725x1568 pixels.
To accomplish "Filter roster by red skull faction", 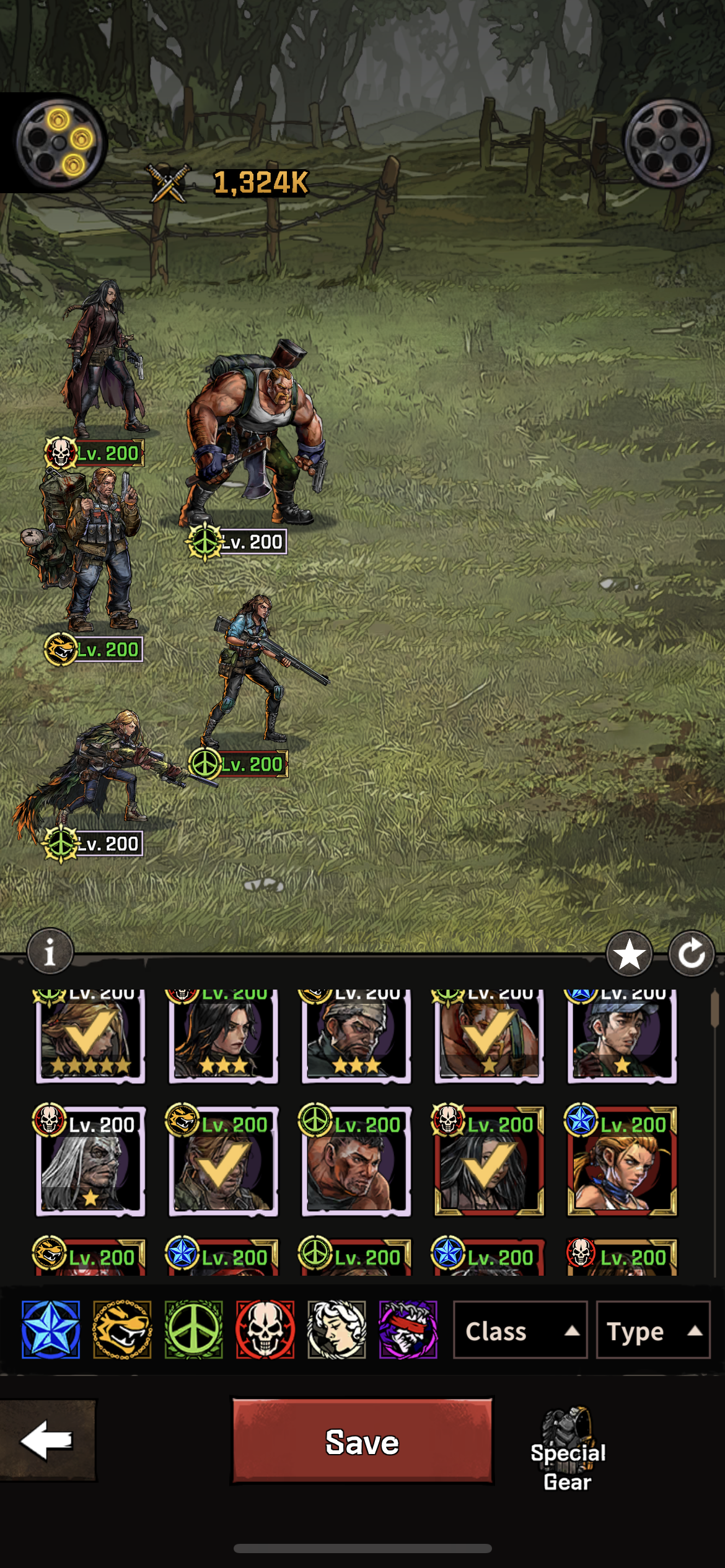I will 265,1330.
